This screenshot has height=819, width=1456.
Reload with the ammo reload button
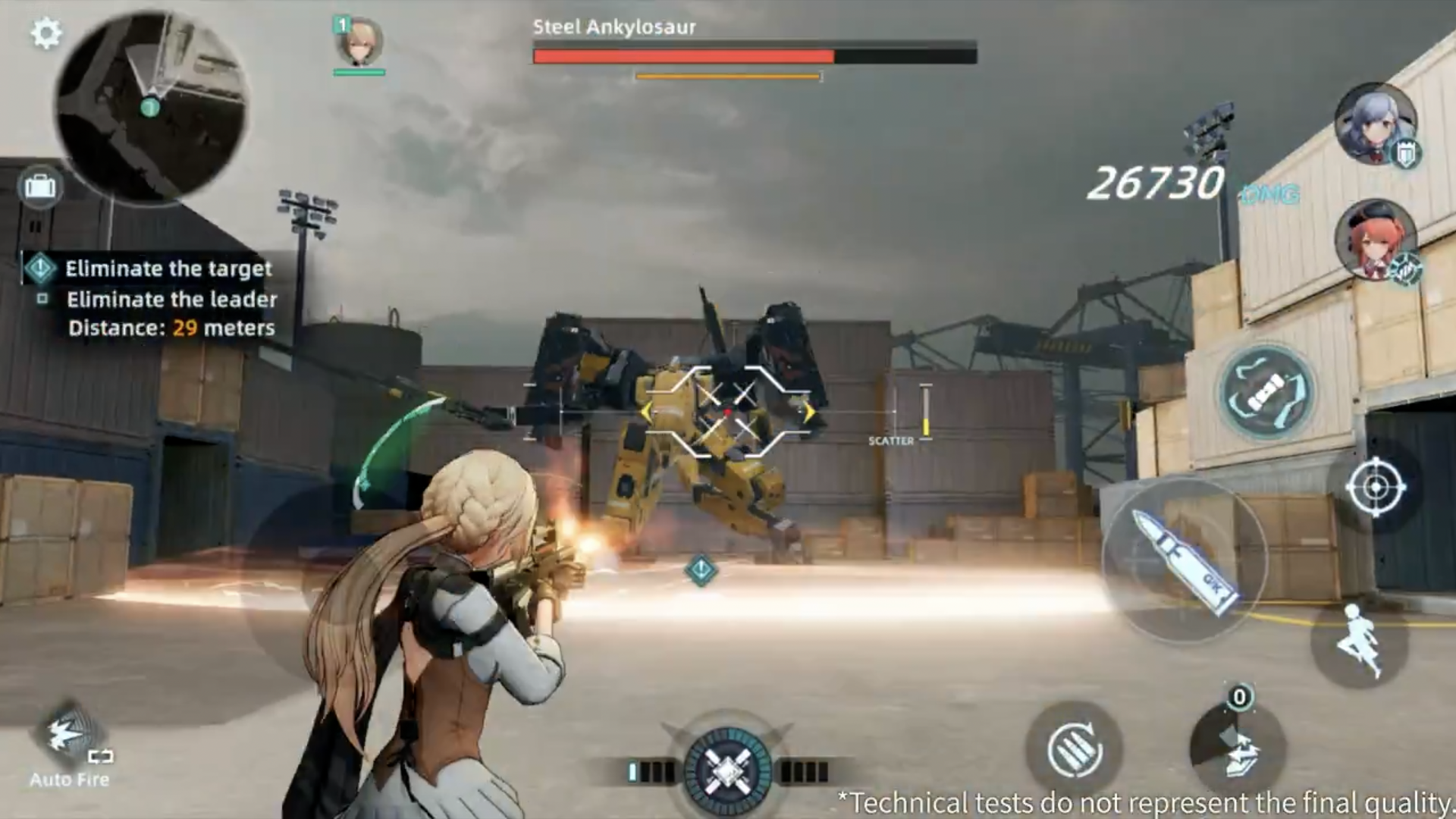[1074, 749]
